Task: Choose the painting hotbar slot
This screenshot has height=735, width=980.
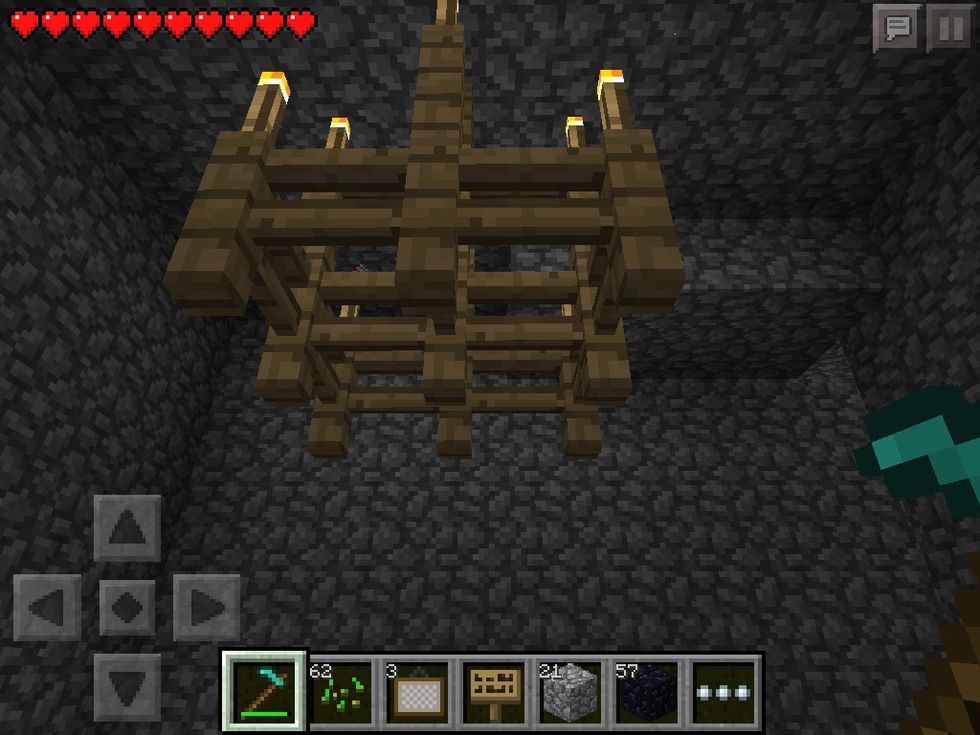Action: point(417,690)
